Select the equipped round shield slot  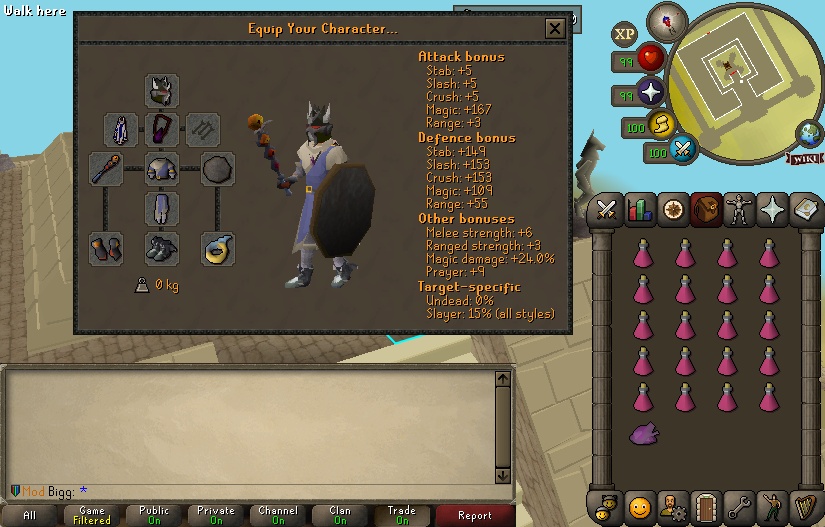click(x=217, y=169)
